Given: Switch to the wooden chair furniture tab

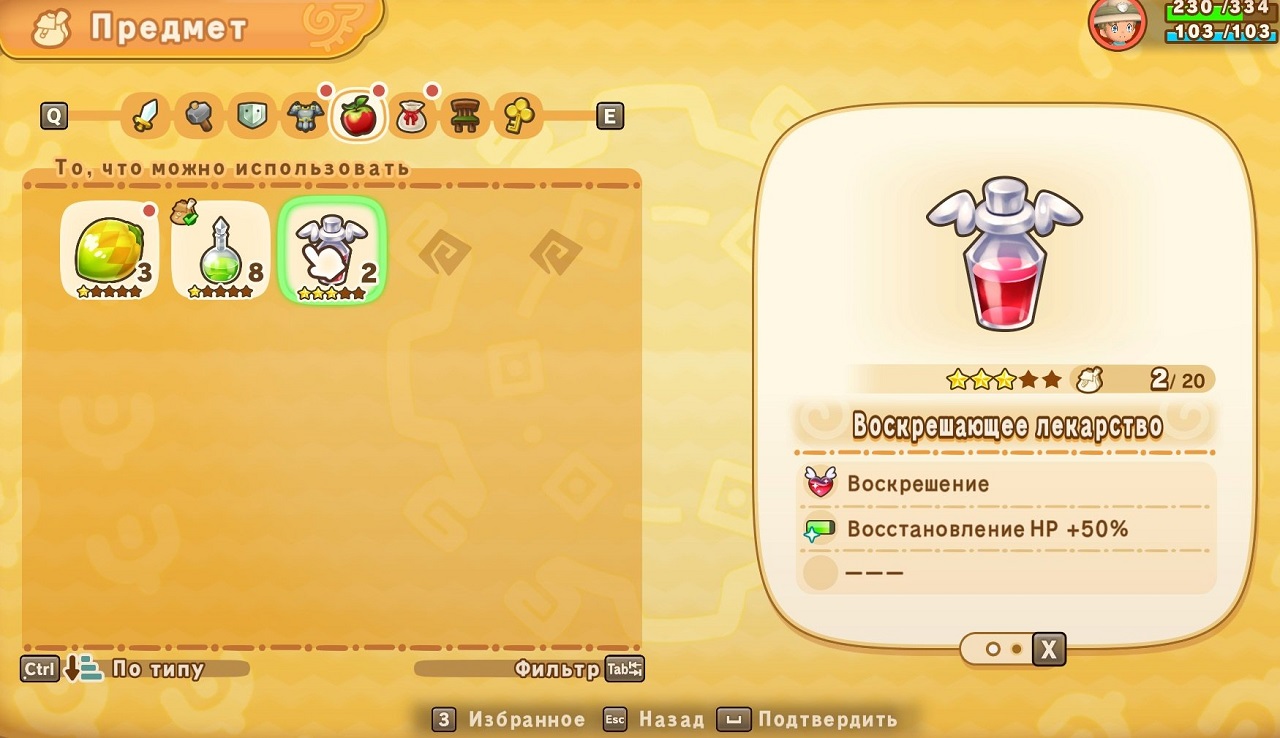Looking at the screenshot, I should 465,116.
